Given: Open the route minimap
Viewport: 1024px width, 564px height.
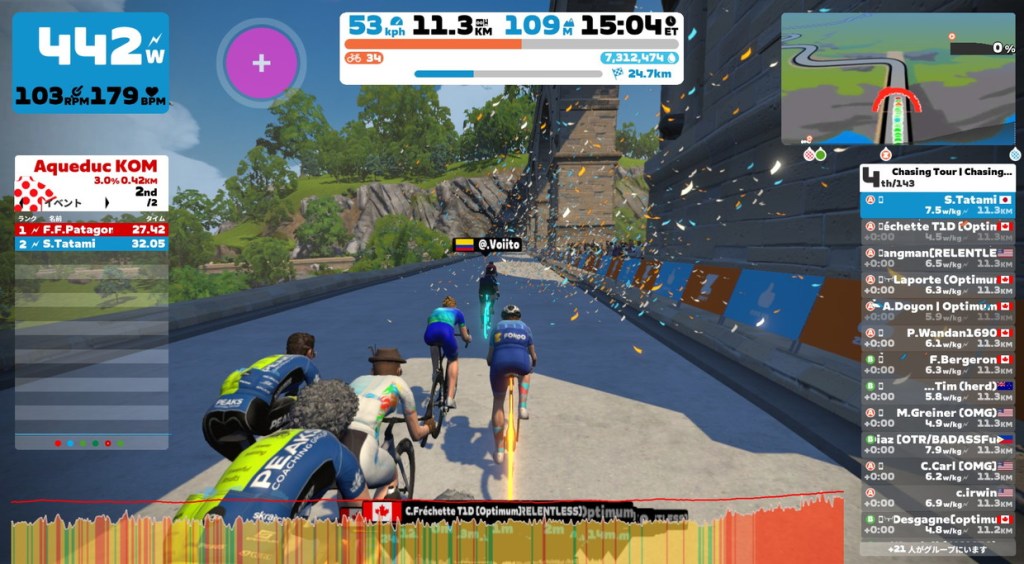Looking at the screenshot, I should (897, 78).
